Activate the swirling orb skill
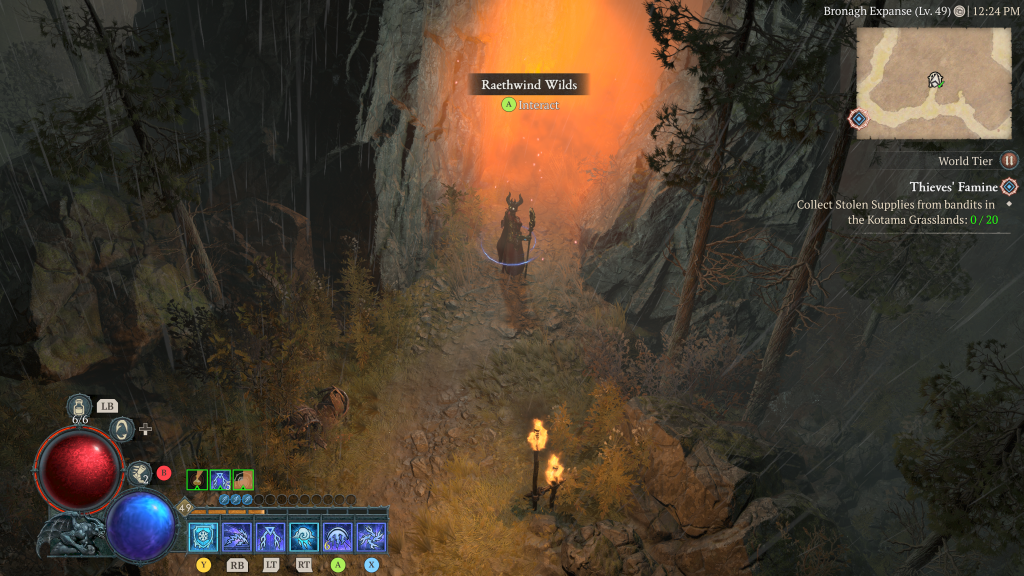Screen dimensions: 1024x576 [304, 537]
